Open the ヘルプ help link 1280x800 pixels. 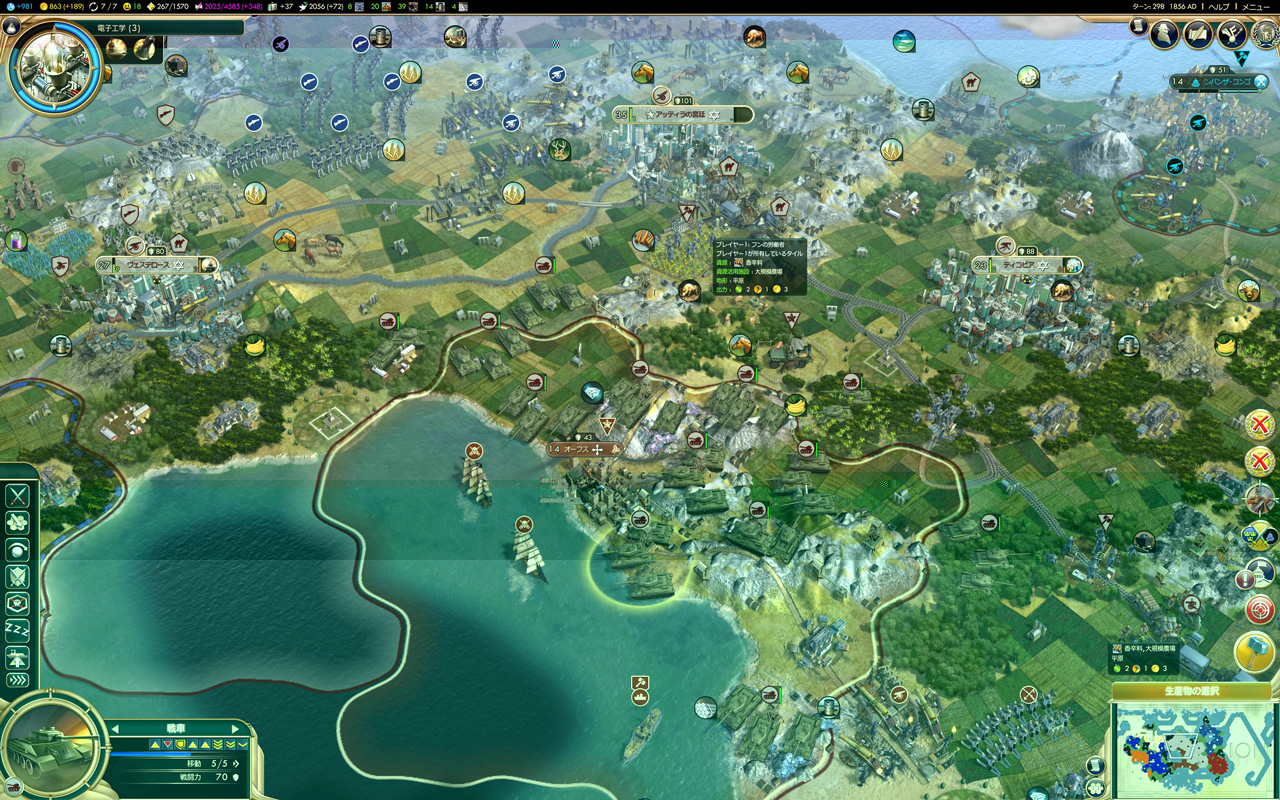[1218, 6]
